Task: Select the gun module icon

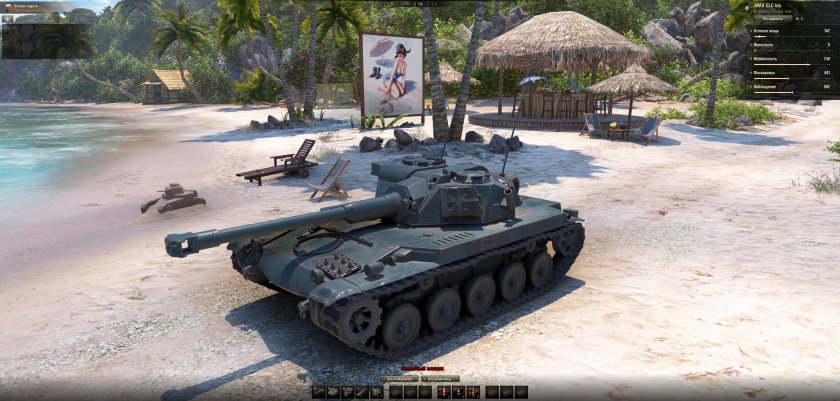Action: 319,391
